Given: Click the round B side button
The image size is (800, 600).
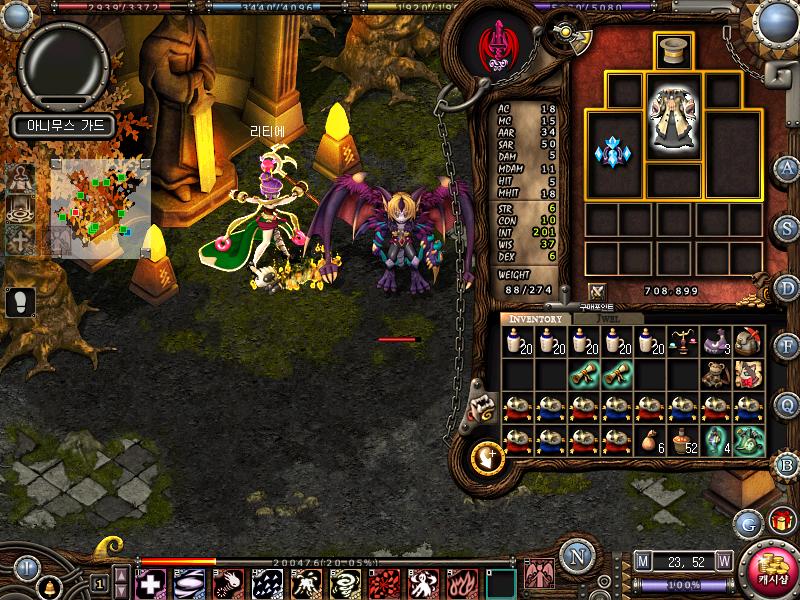Looking at the screenshot, I should [x=787, y=463].
